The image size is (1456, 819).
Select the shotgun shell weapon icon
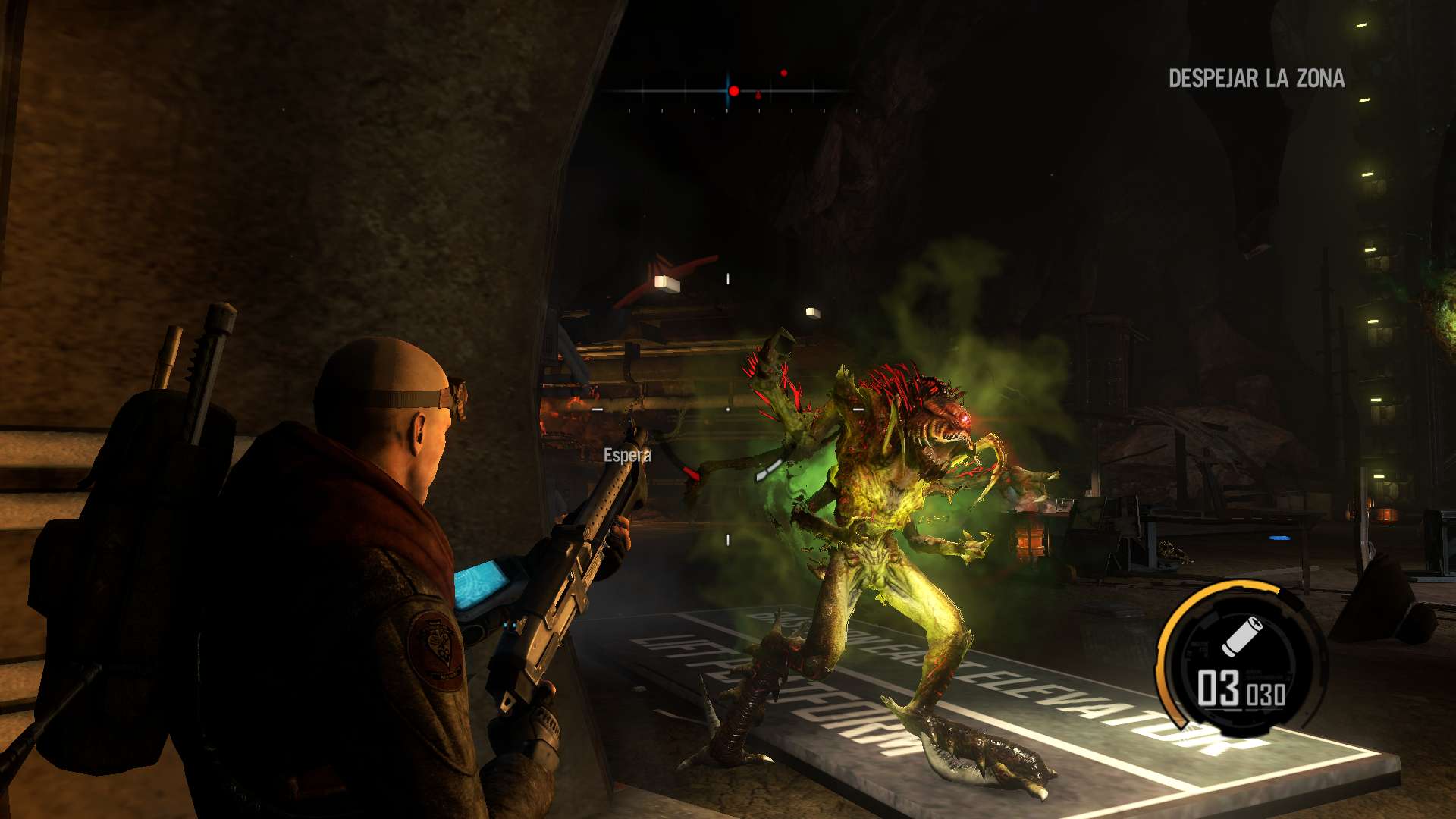click(x=1241, y=635)
